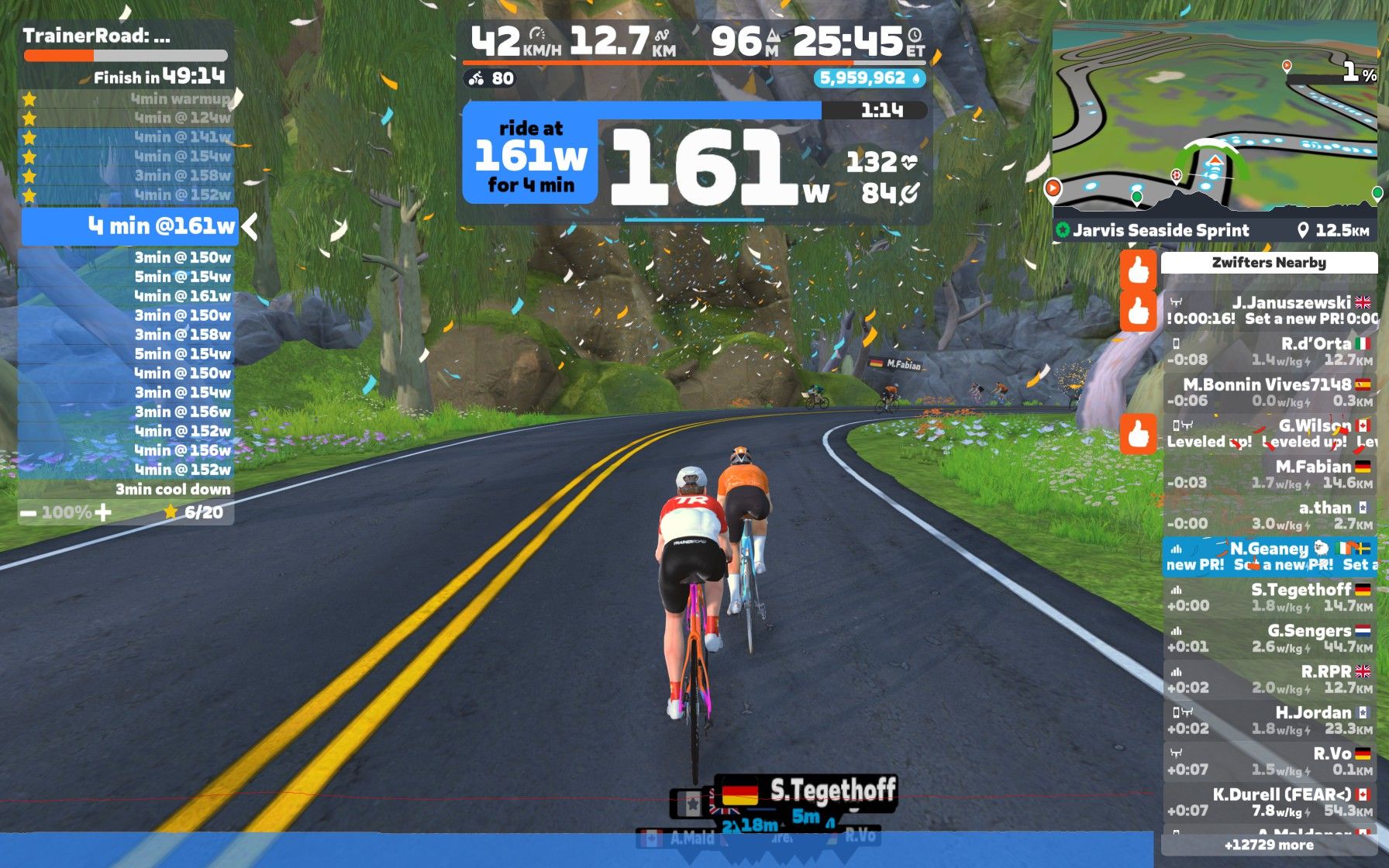
Task: Select N.Geaney highlighted row
Action: click(1269, 556)
